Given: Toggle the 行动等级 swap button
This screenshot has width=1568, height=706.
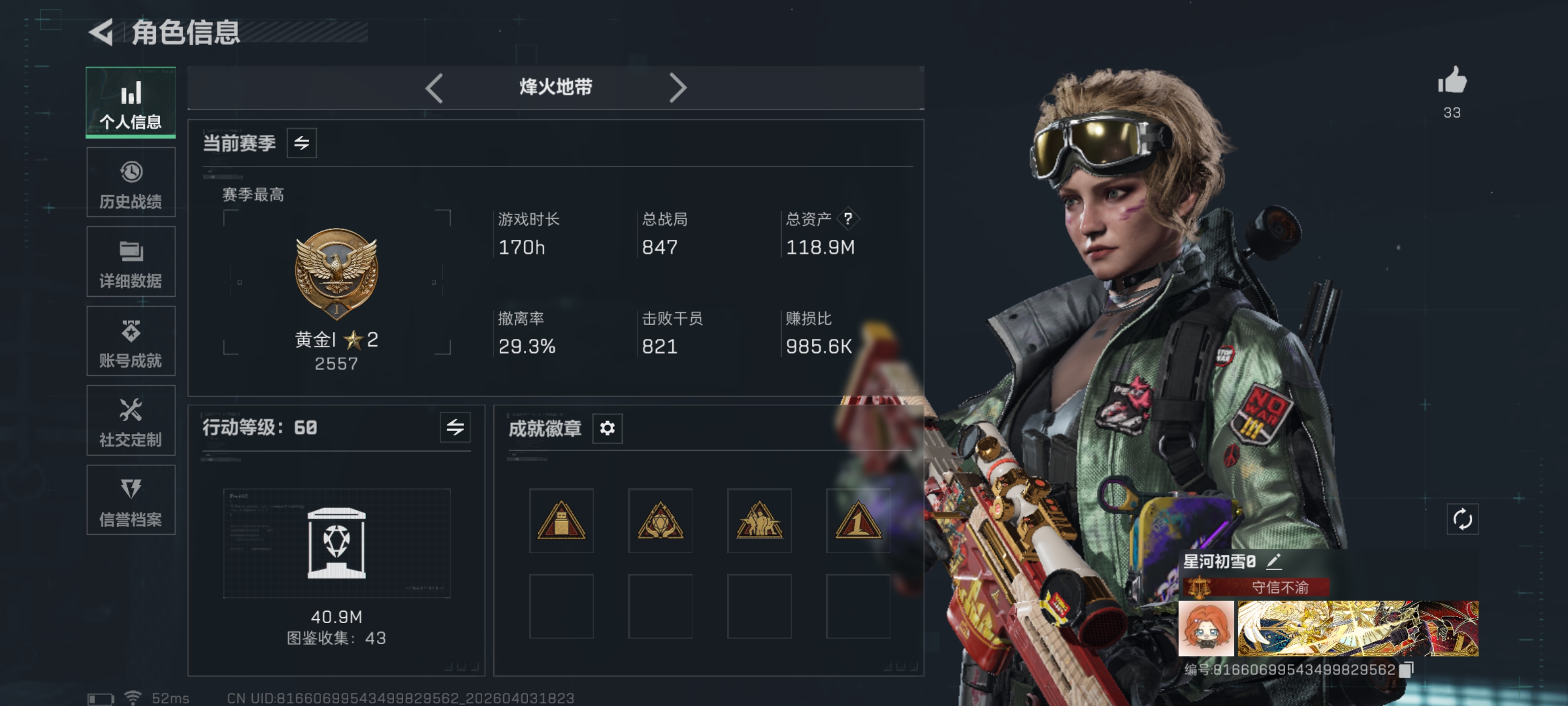Looking at the screenshot, I should (x=455, y=427).
